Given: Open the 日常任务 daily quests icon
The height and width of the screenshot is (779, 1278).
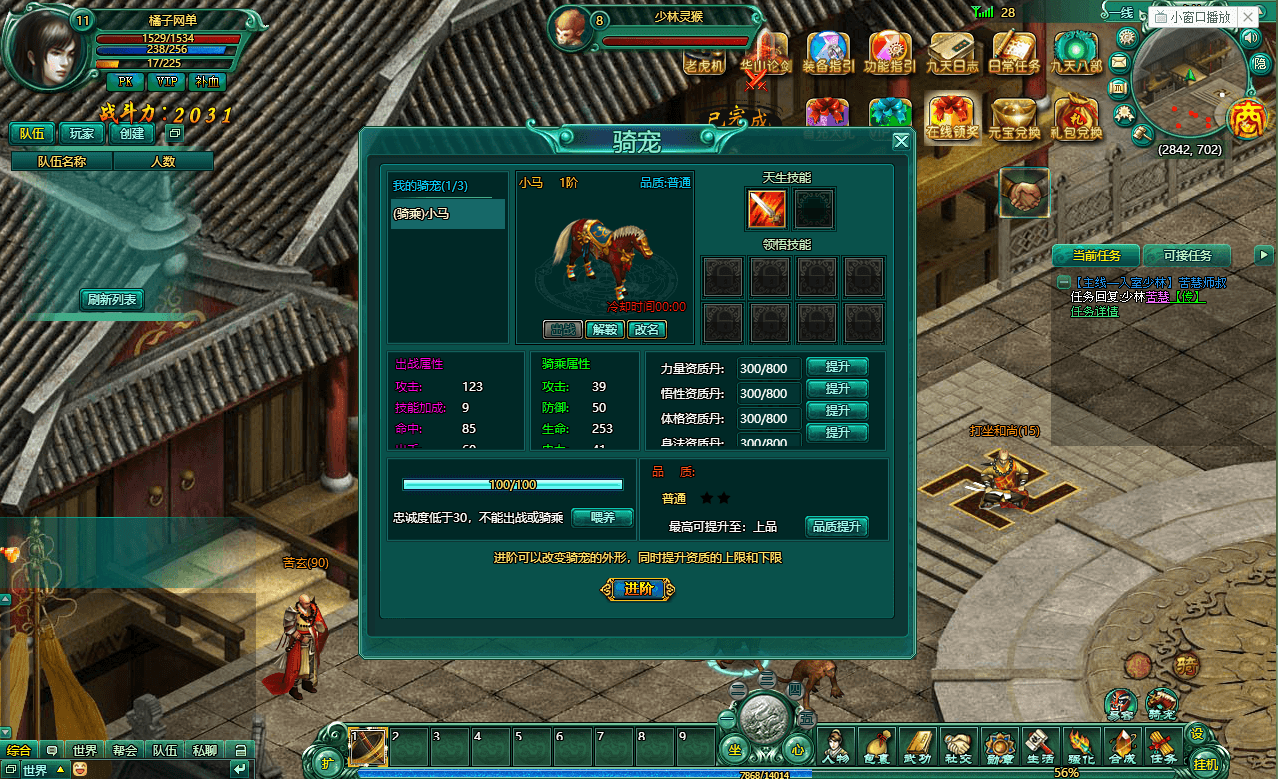Looking at the screenshot, I should [x=1014, y=53].
